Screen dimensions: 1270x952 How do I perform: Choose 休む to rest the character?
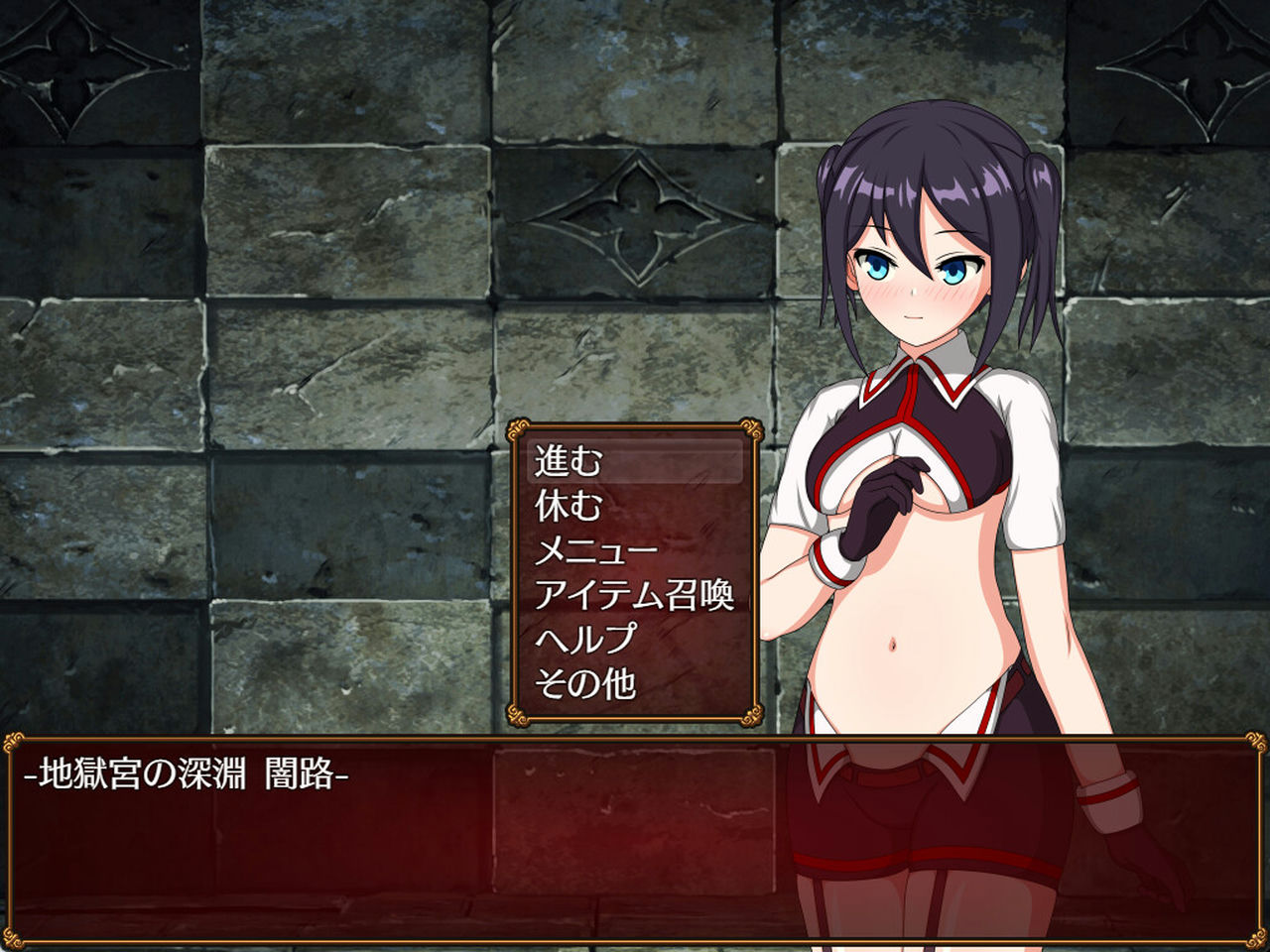pos(568,507)
